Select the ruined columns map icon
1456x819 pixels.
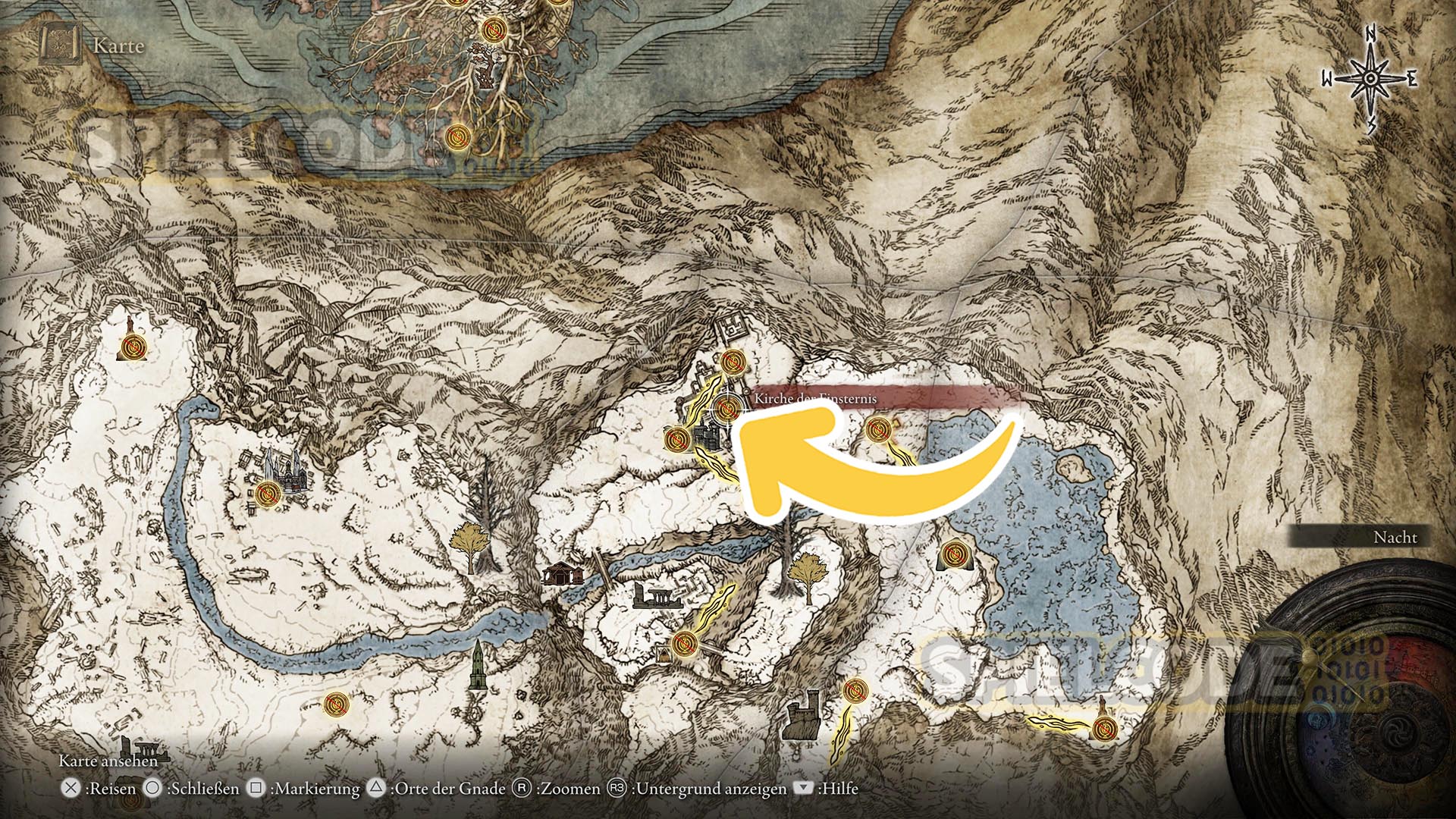[x=657, y=596]
